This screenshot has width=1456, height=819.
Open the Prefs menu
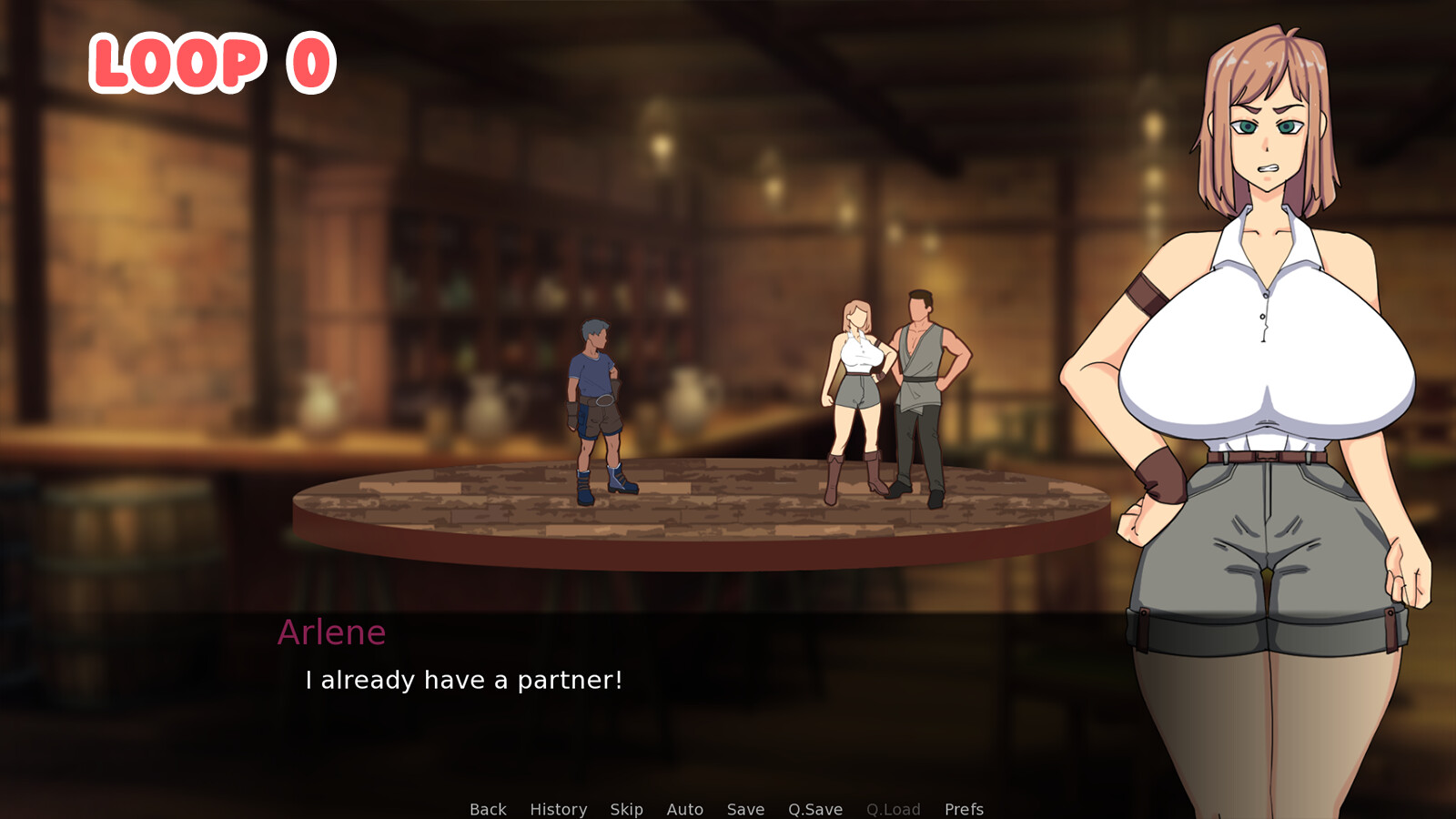pyautogui.click(x=964, y=809)
